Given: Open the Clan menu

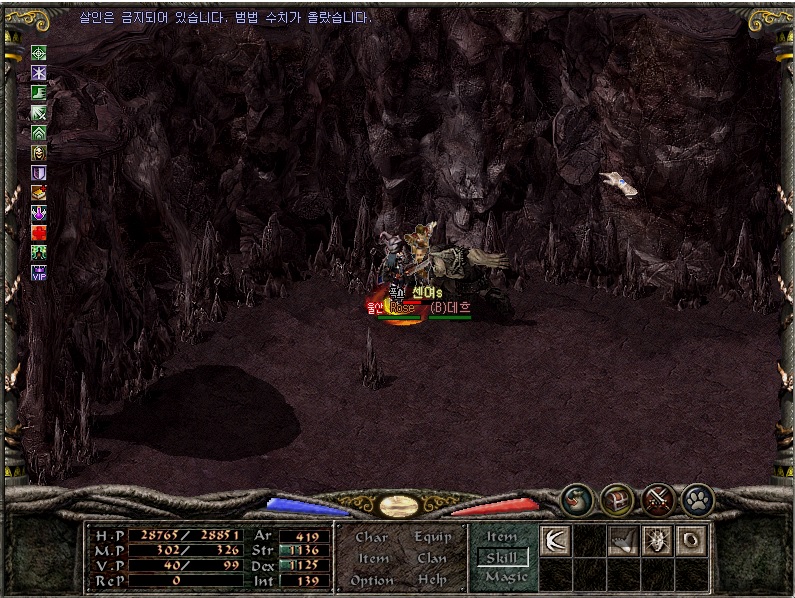Looking at the screenshot, I should click(432, 558).
